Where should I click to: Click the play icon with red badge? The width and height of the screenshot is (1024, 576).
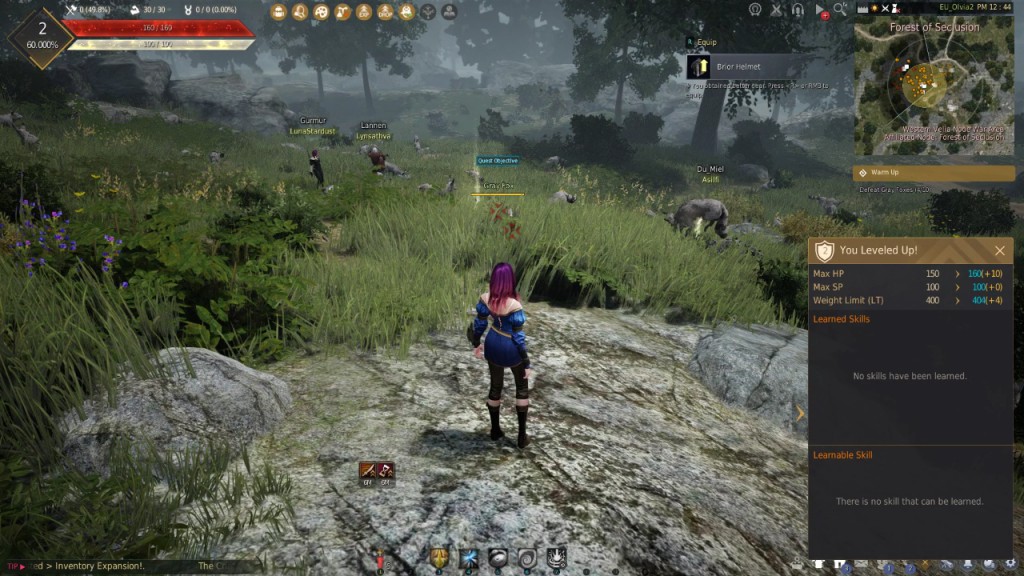tap(820, 10)
